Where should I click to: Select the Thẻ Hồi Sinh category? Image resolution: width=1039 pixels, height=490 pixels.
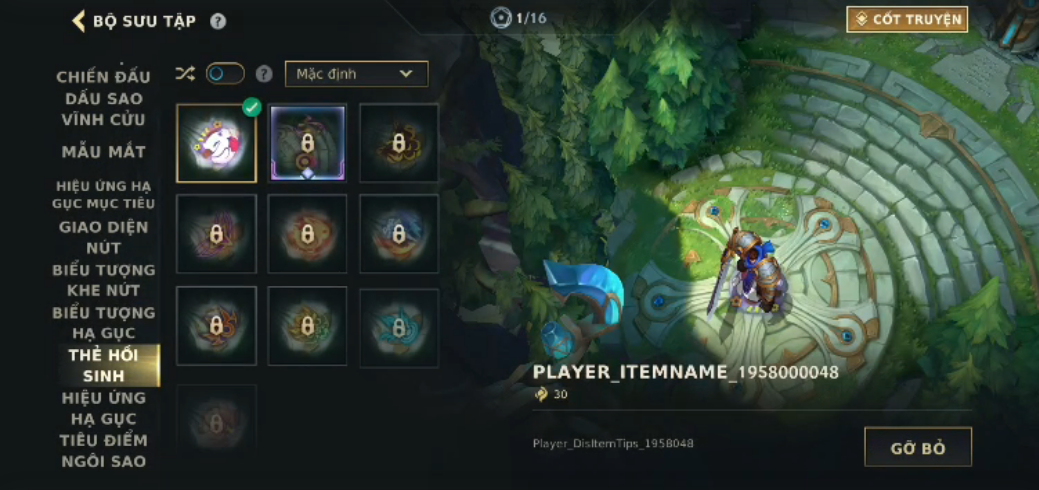pyautogui.click(x=103, y=366)
